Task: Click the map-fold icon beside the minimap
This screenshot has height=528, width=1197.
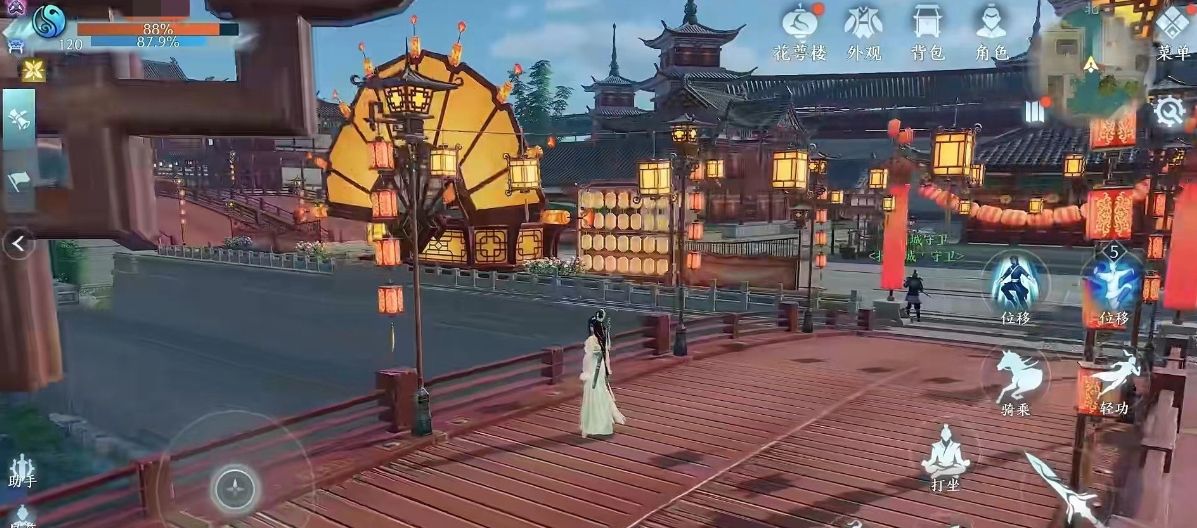Action: [x=1034, y=111]
